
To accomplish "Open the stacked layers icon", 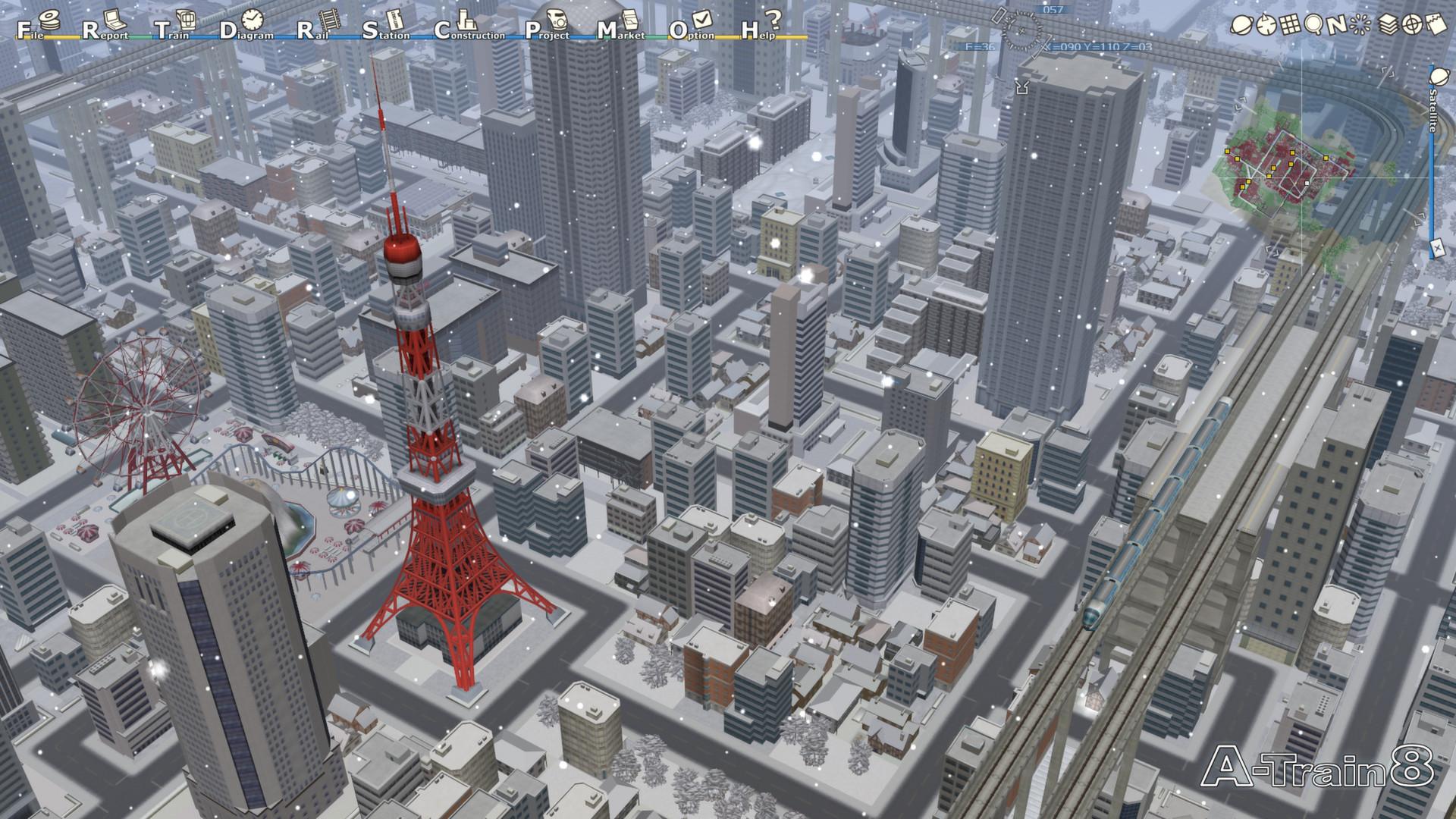I will click(1387, 25).
